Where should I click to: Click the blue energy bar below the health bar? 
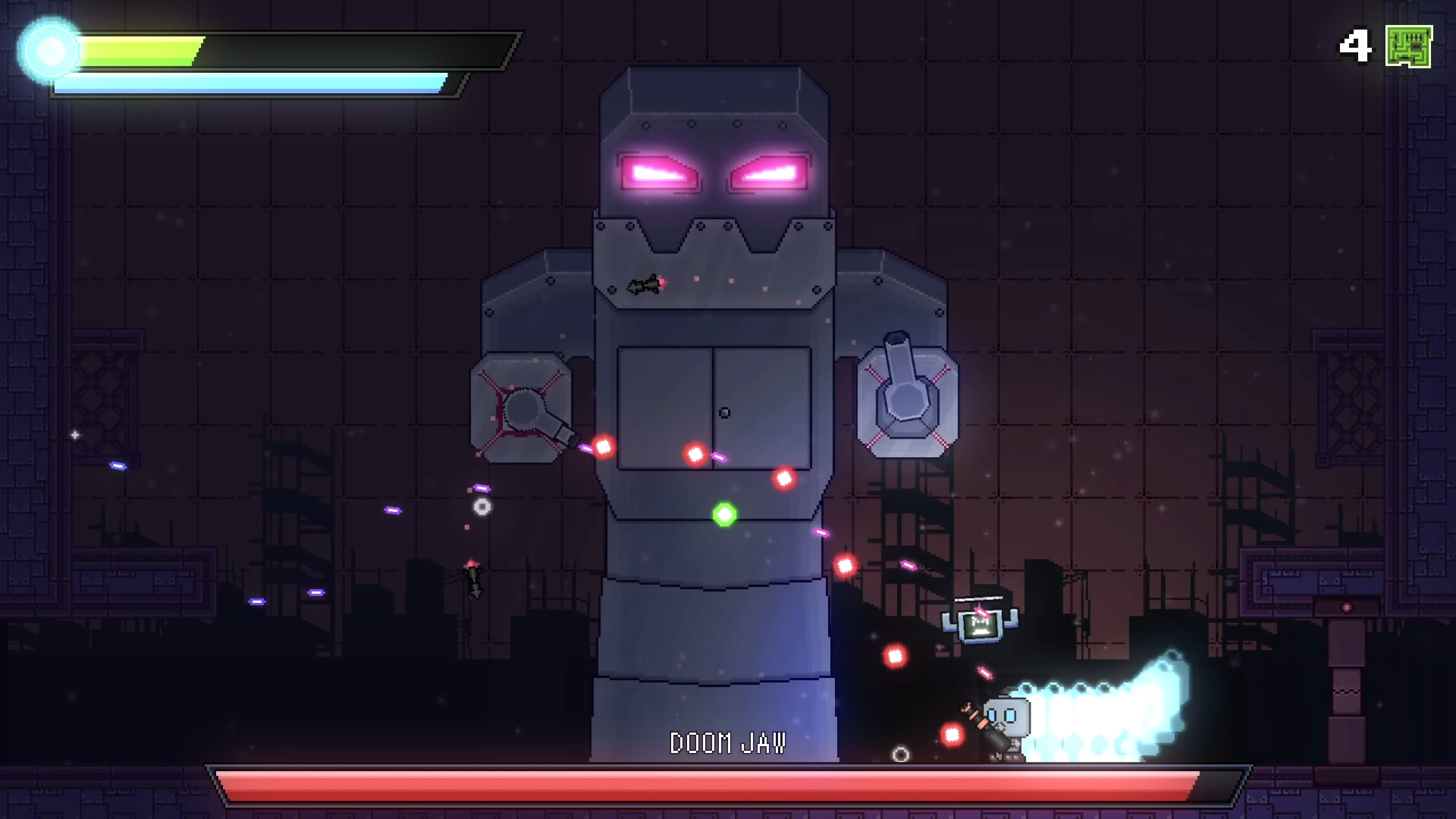pyautogui.click(x=249, y=85)
